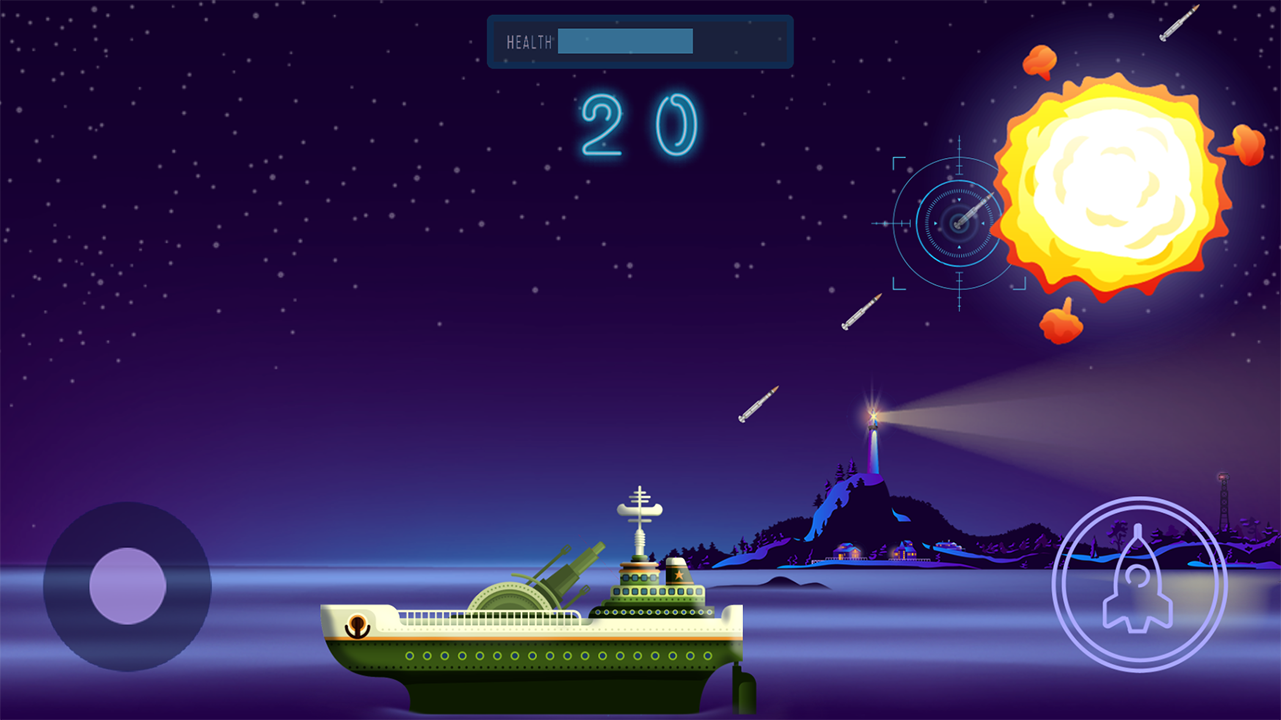Click the virtual joystick thumb knob

click(127, 586)
